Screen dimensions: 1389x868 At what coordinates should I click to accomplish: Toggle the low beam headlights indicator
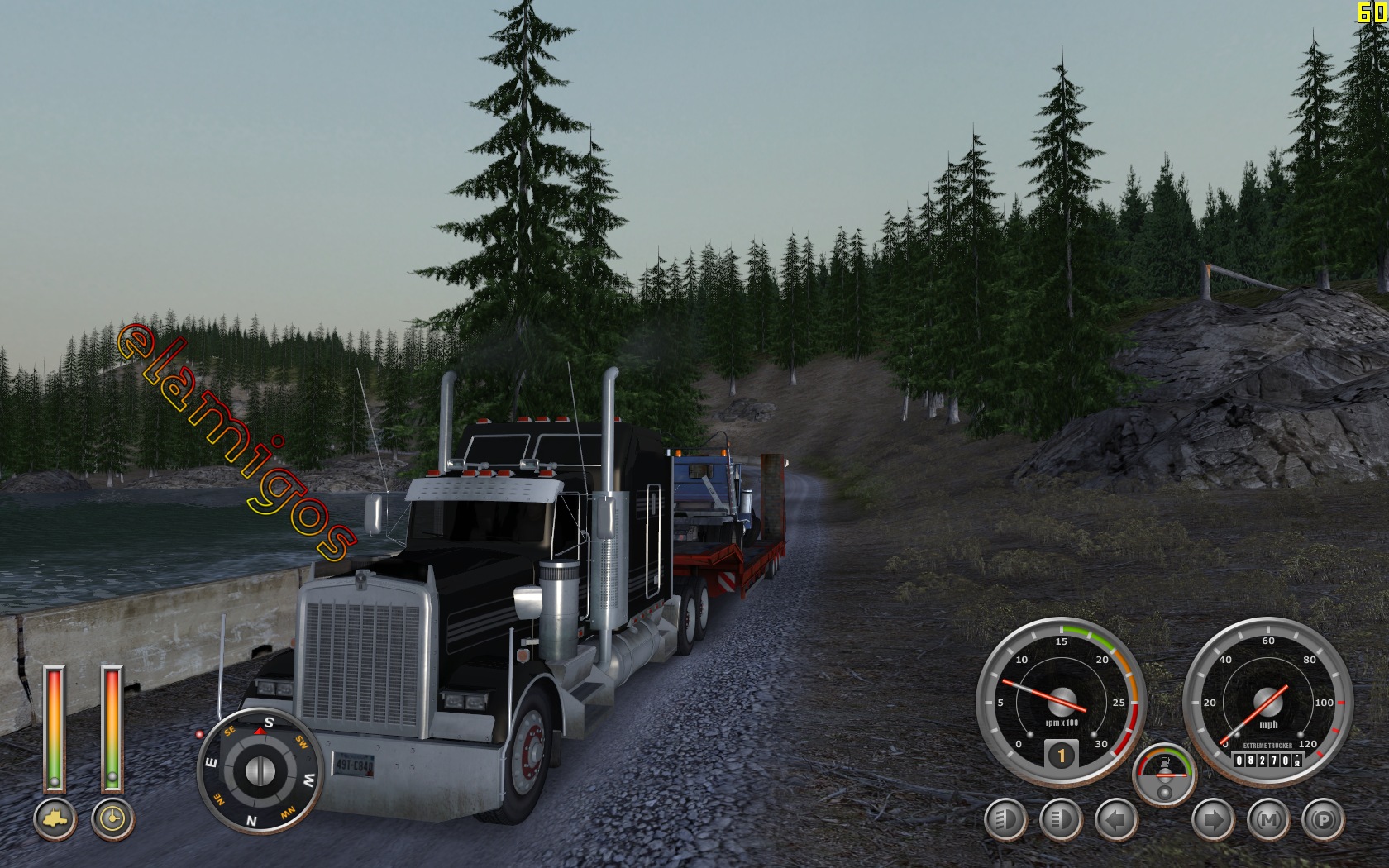pos(1005,820)
